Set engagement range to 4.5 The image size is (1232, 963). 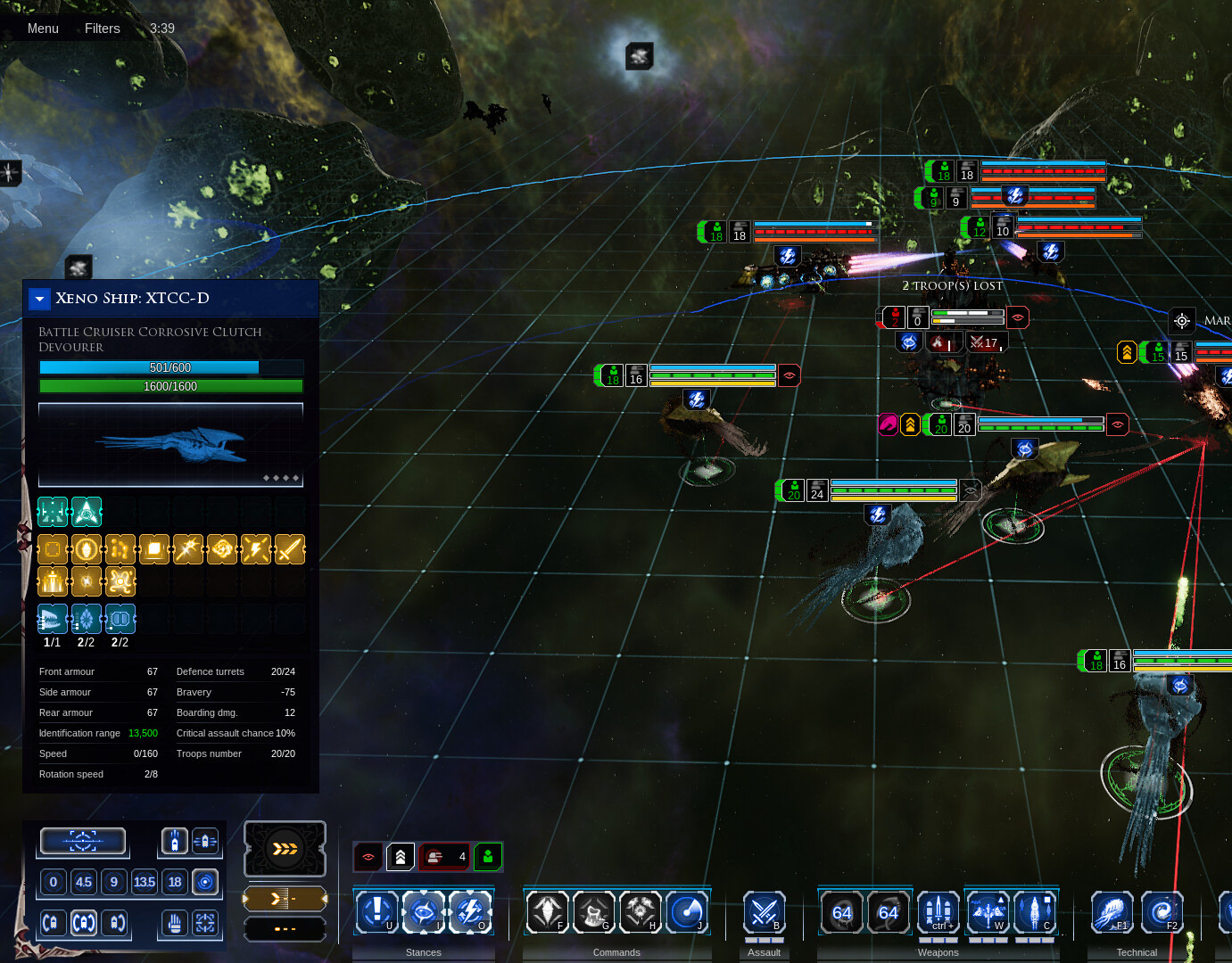tap(84, 882)
